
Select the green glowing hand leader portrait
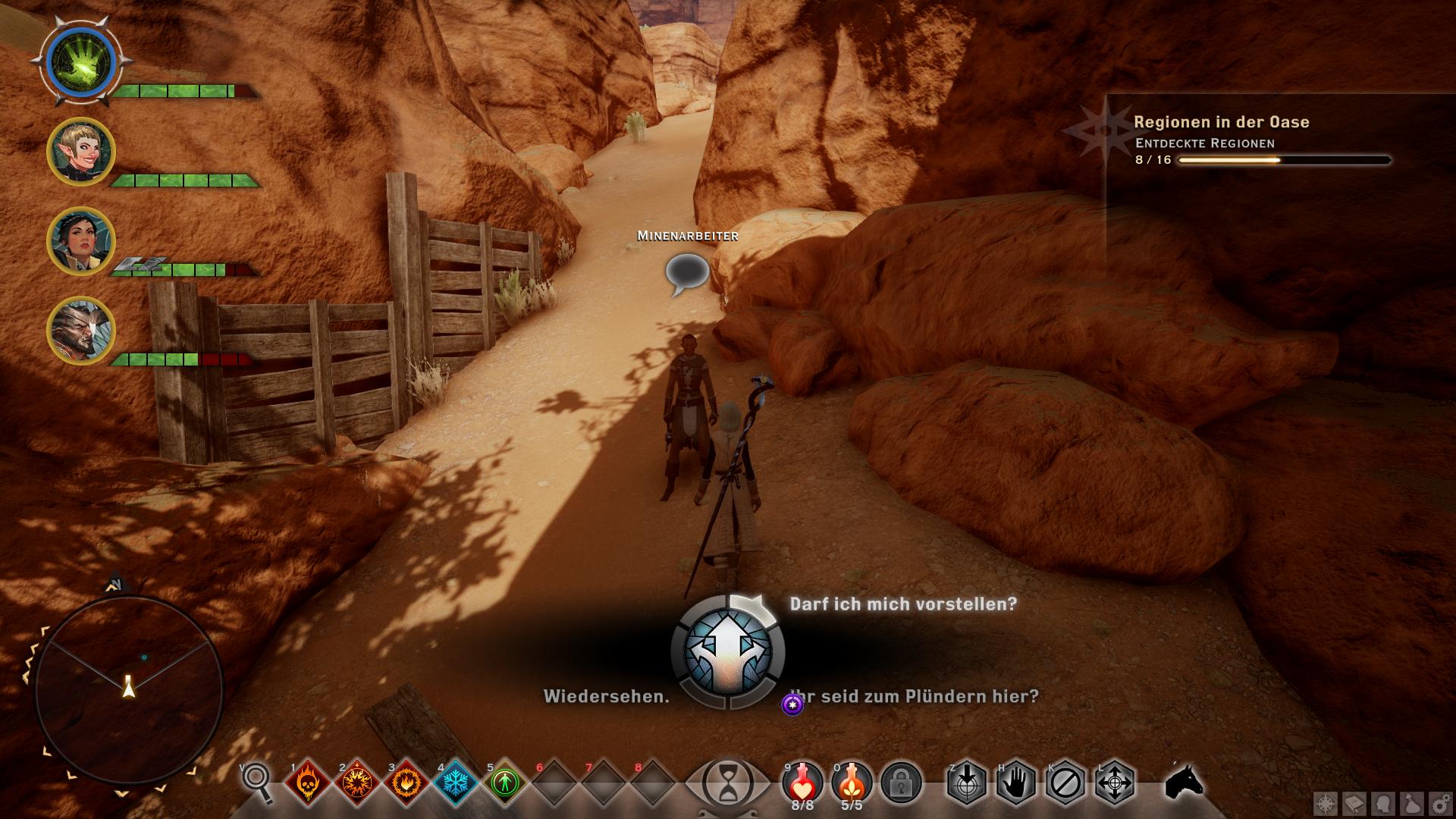coord(80,62)
